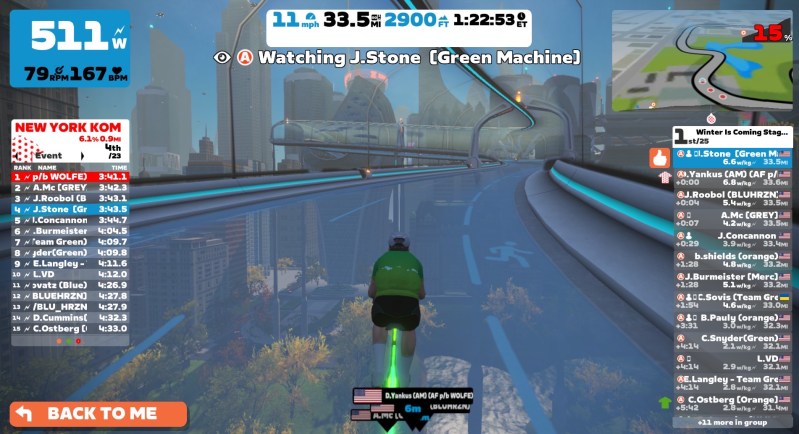The width and height of the screenshot is (799, 434).
Task: Open the route minimap
Action: tap(702, 62)
